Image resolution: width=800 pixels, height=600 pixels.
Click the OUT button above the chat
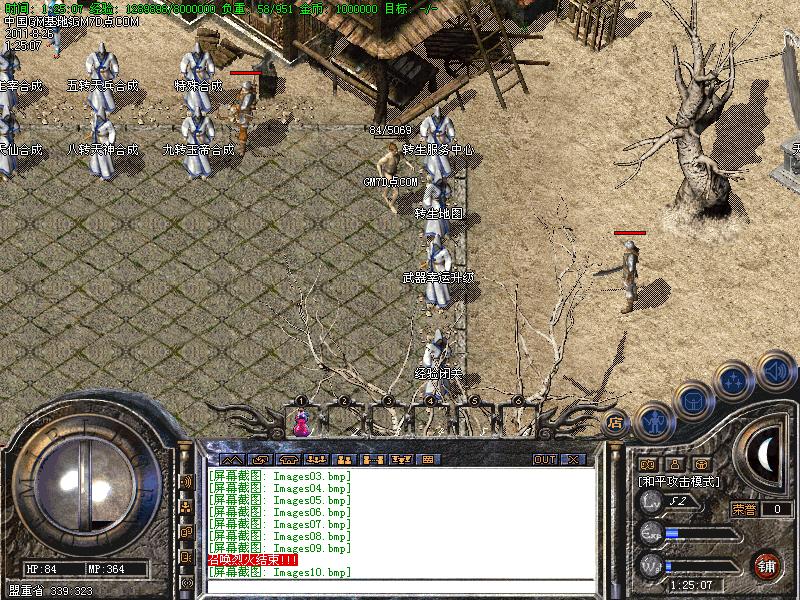click(544, 459)
